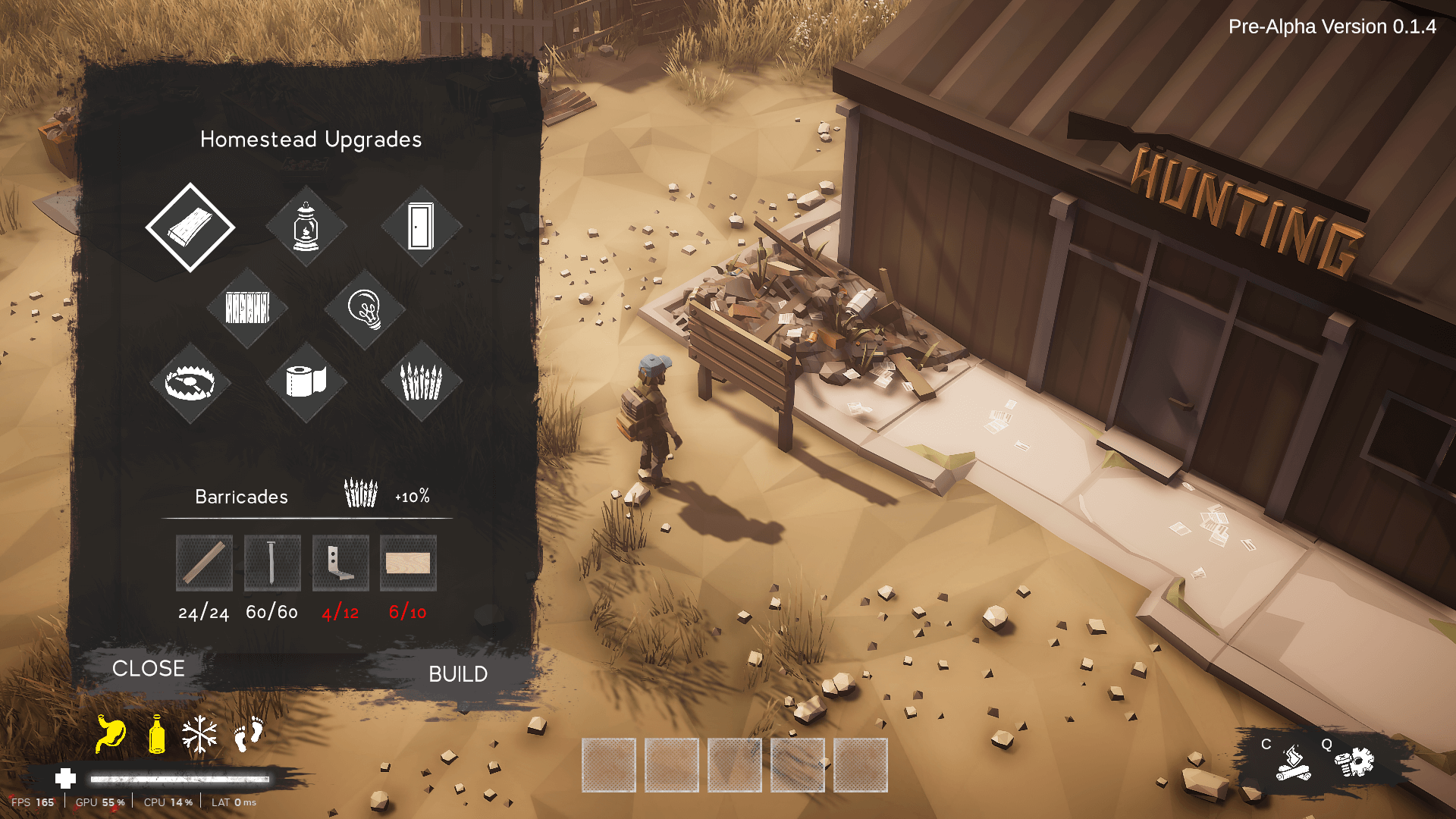
Task: Close the Homestead Upgrades panel
Action: [x=148, y=668]
